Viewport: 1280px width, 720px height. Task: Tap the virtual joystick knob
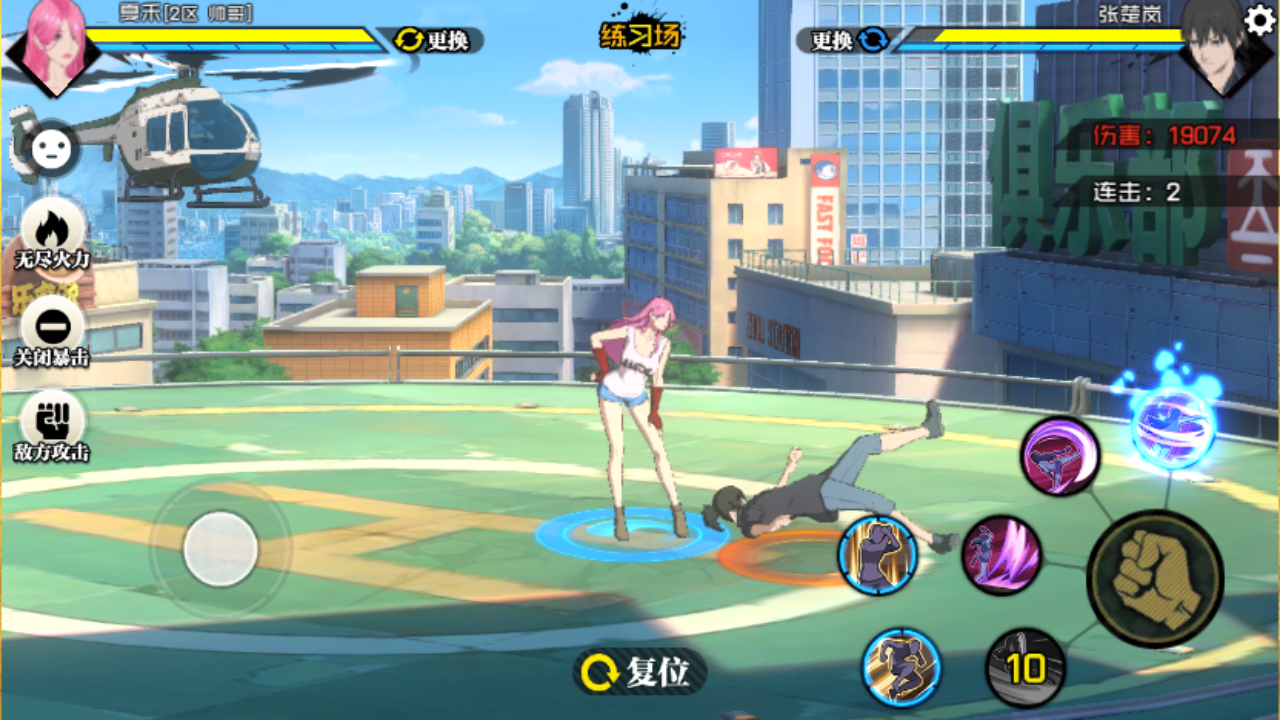tap(220, 548)
